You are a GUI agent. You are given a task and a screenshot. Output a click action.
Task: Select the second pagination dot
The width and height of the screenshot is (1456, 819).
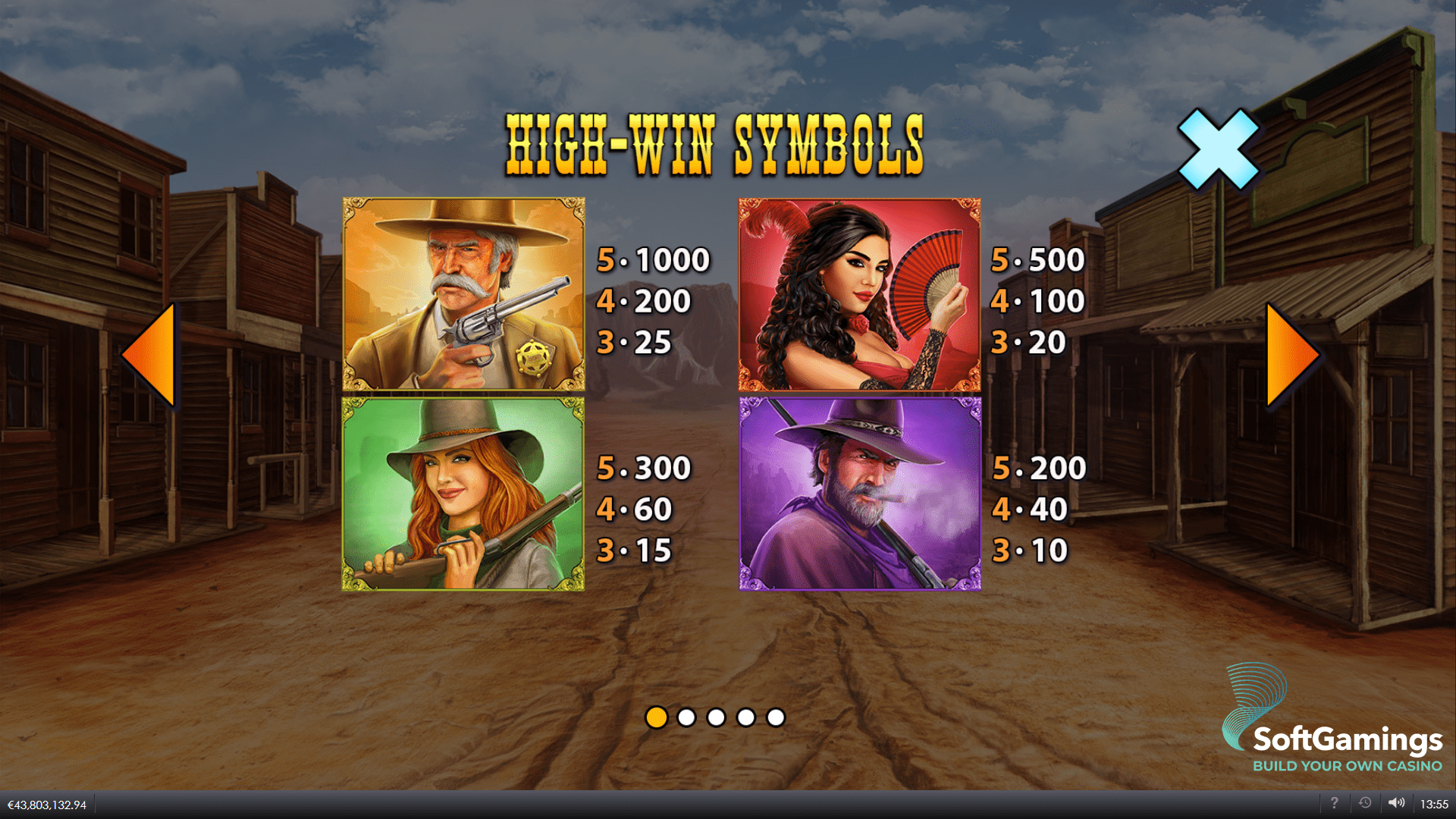pos(686,716)
